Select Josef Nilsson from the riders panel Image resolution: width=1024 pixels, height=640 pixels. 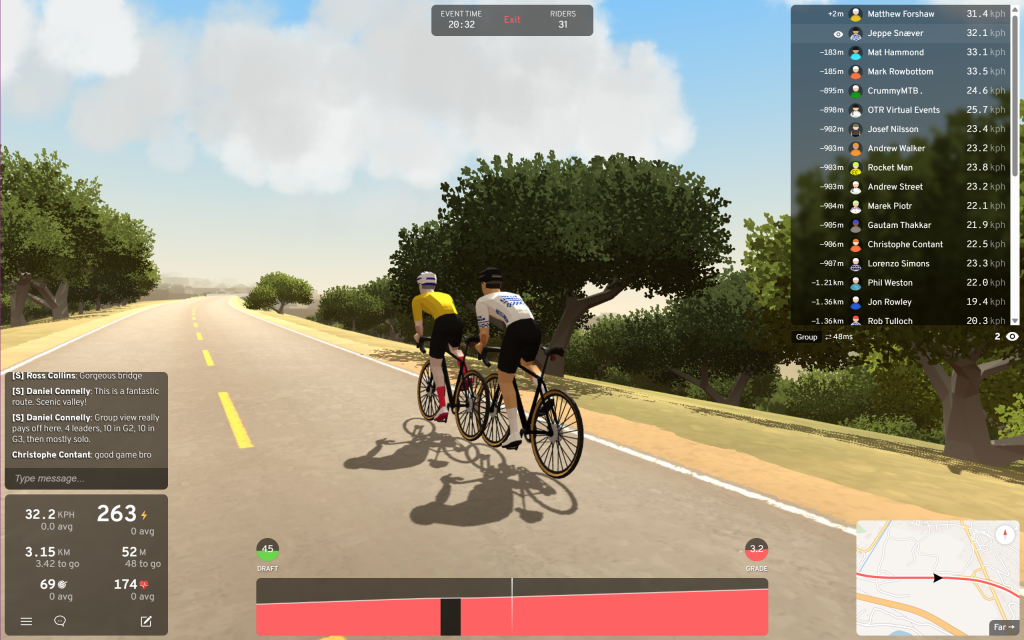point(893,129)
